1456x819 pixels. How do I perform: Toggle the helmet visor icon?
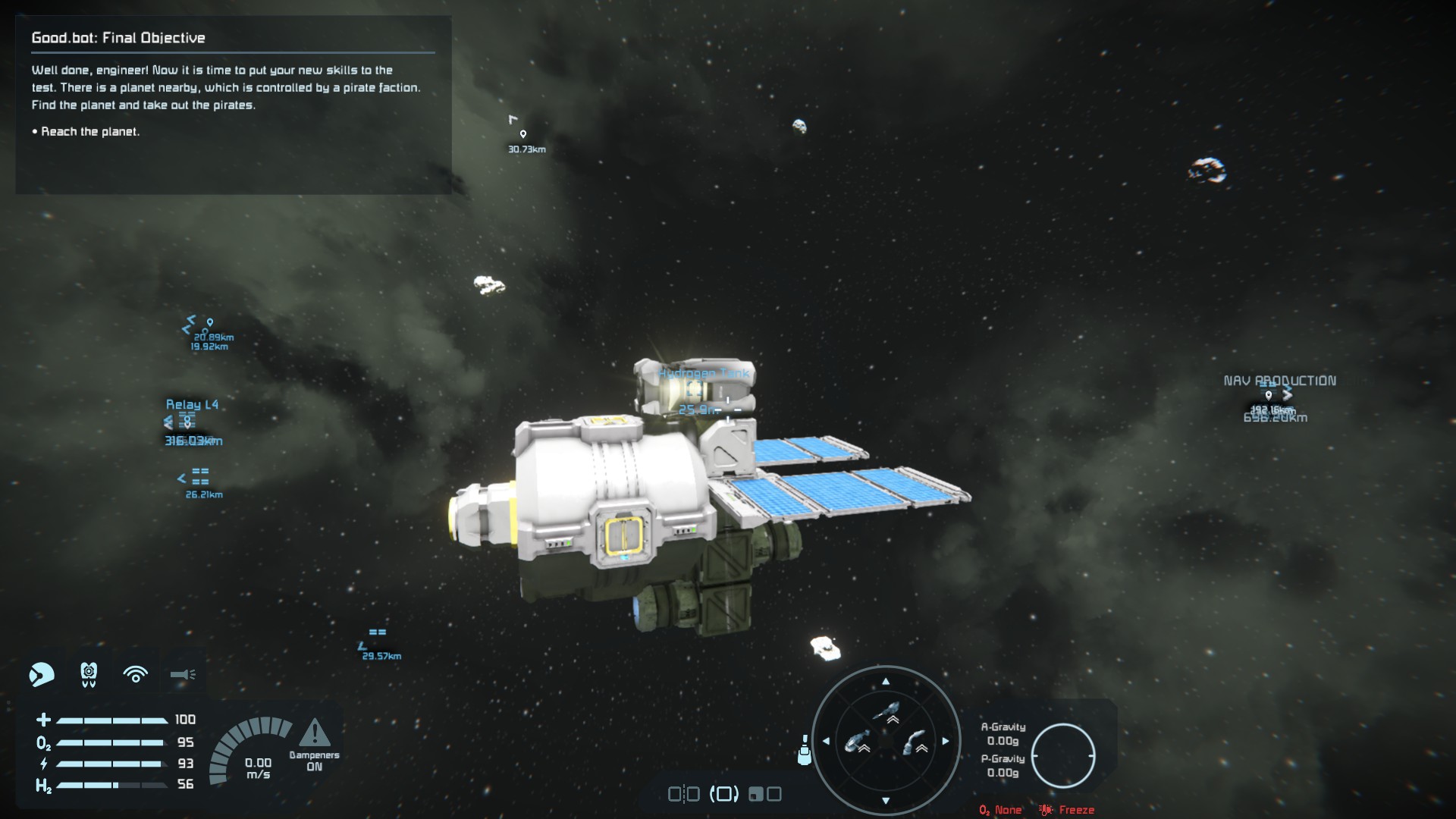tap(42, 673)
